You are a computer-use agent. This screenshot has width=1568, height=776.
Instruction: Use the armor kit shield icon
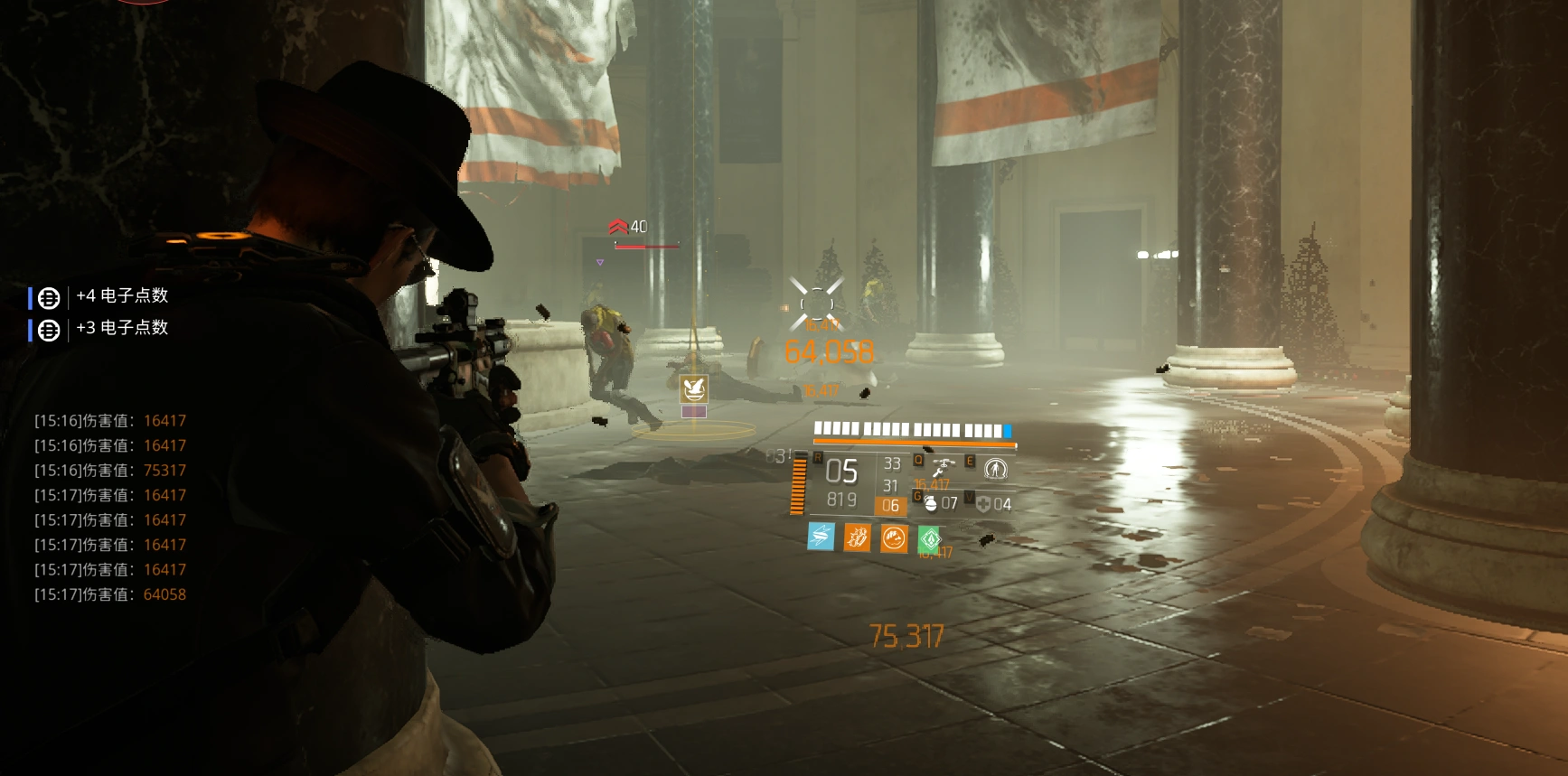pyautogui.click(x=983, y=504)
